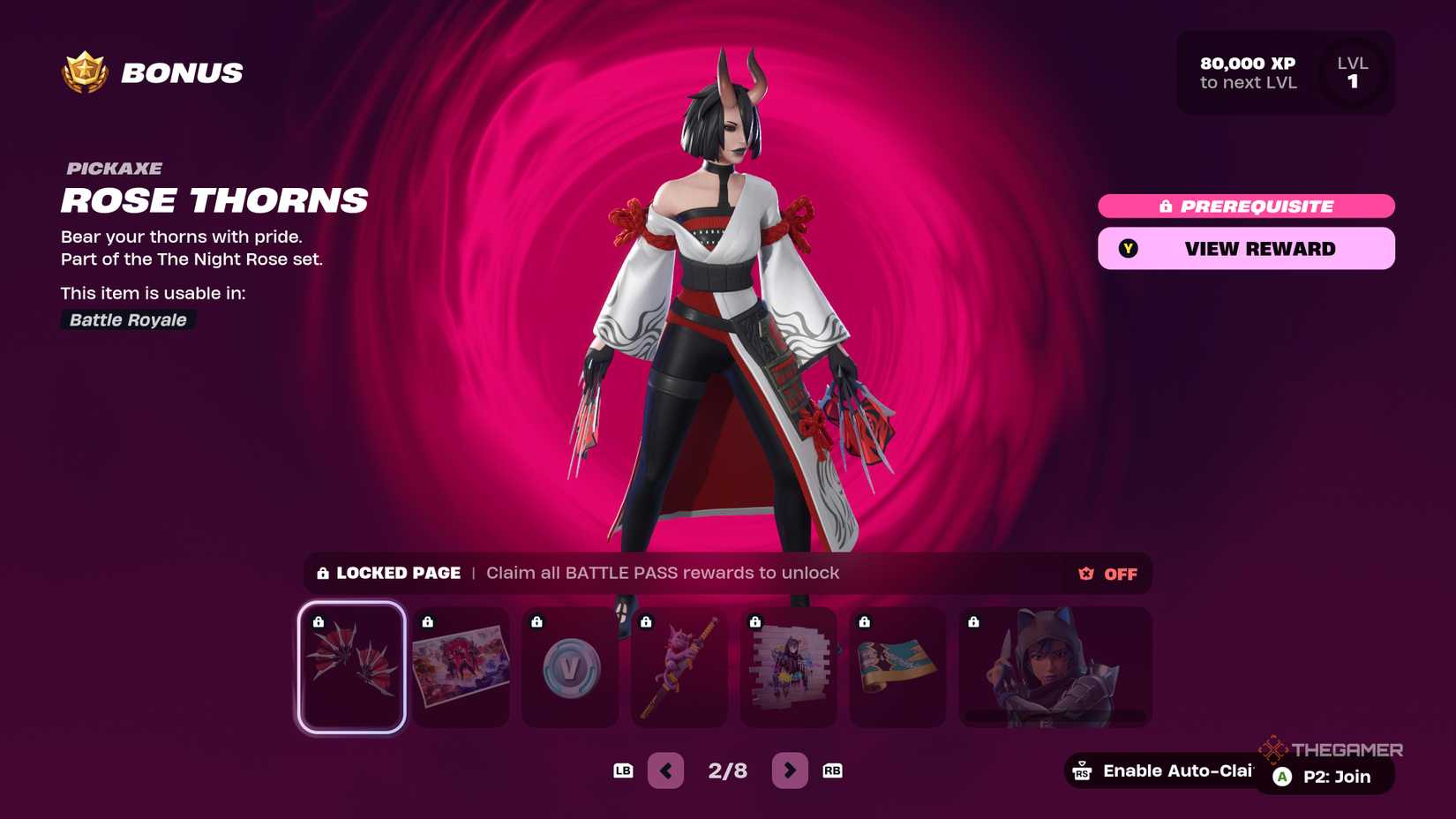Click the RB page navigation button

pyautogui.click(x=830, y=770)
